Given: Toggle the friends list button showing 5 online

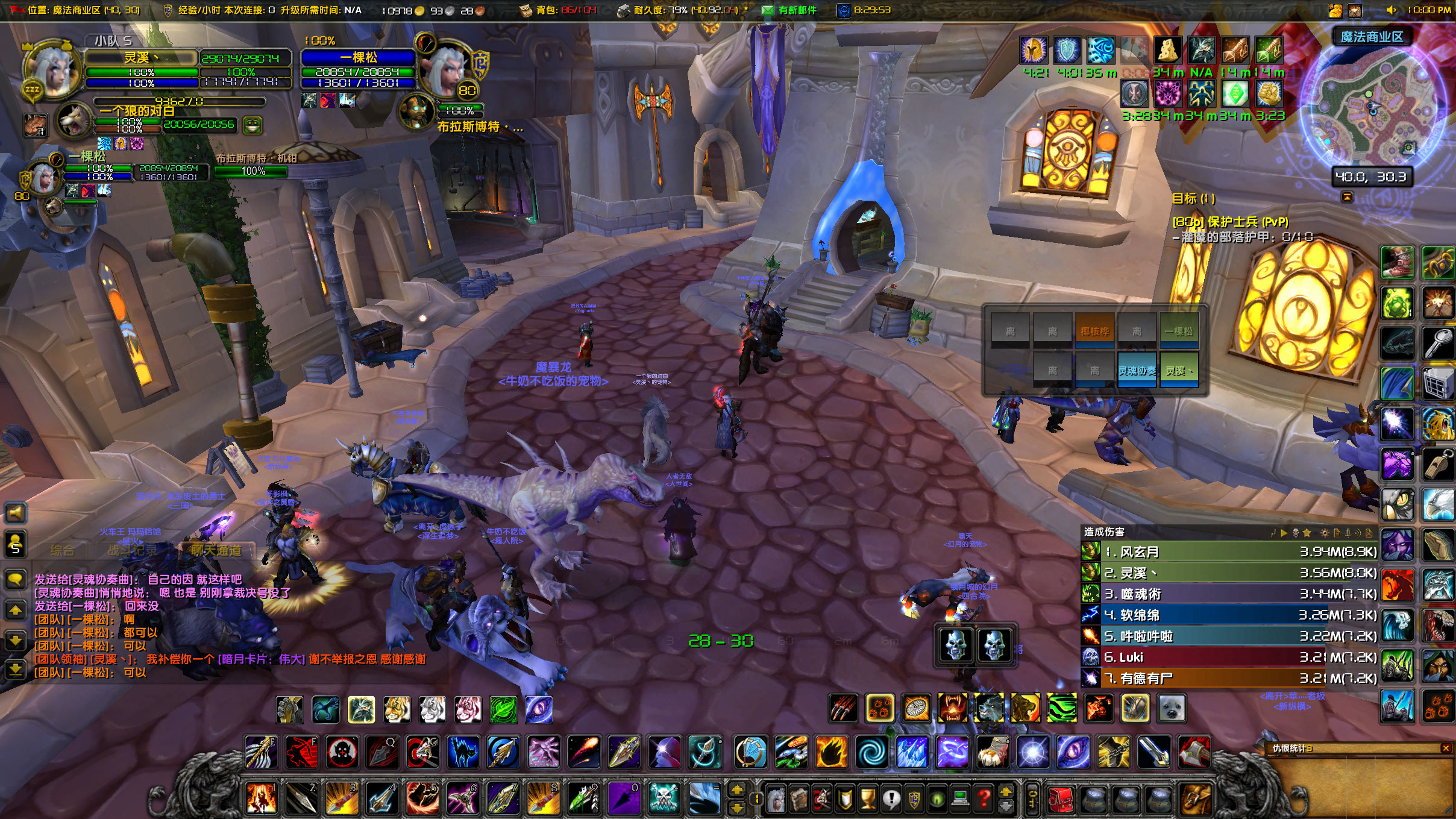Looking at the screenshot, I should point(14,544).
